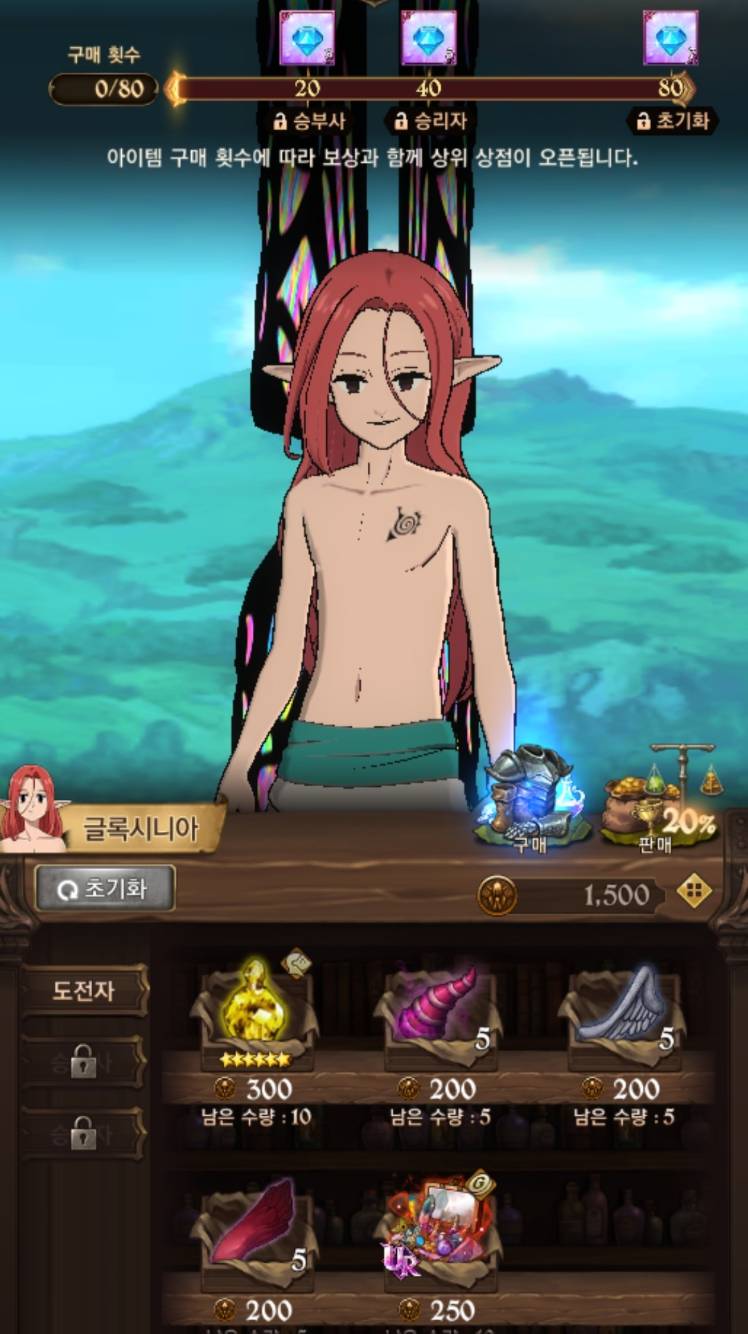Claim the diamond reward at 20 purchases
The image size is (748, 1334).
[x=306, y=38]
